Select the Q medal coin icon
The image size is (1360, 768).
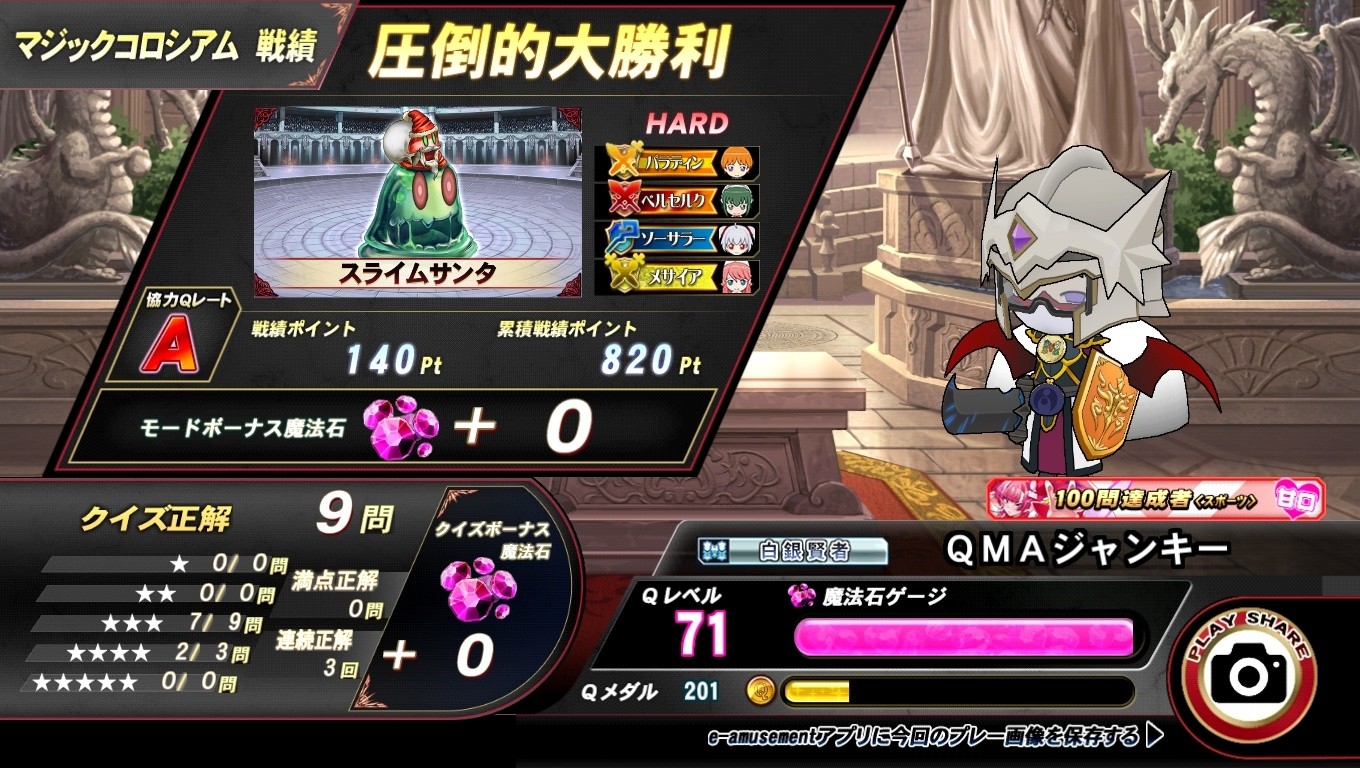click(x=763, y=690)
